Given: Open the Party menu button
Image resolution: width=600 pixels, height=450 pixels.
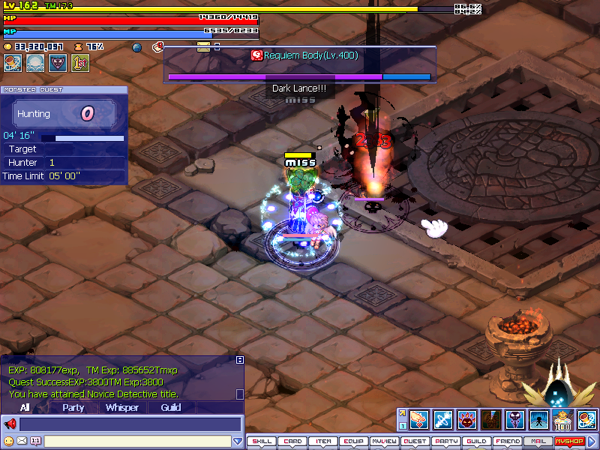Looking at the screenshot, I should click(446, 440).
